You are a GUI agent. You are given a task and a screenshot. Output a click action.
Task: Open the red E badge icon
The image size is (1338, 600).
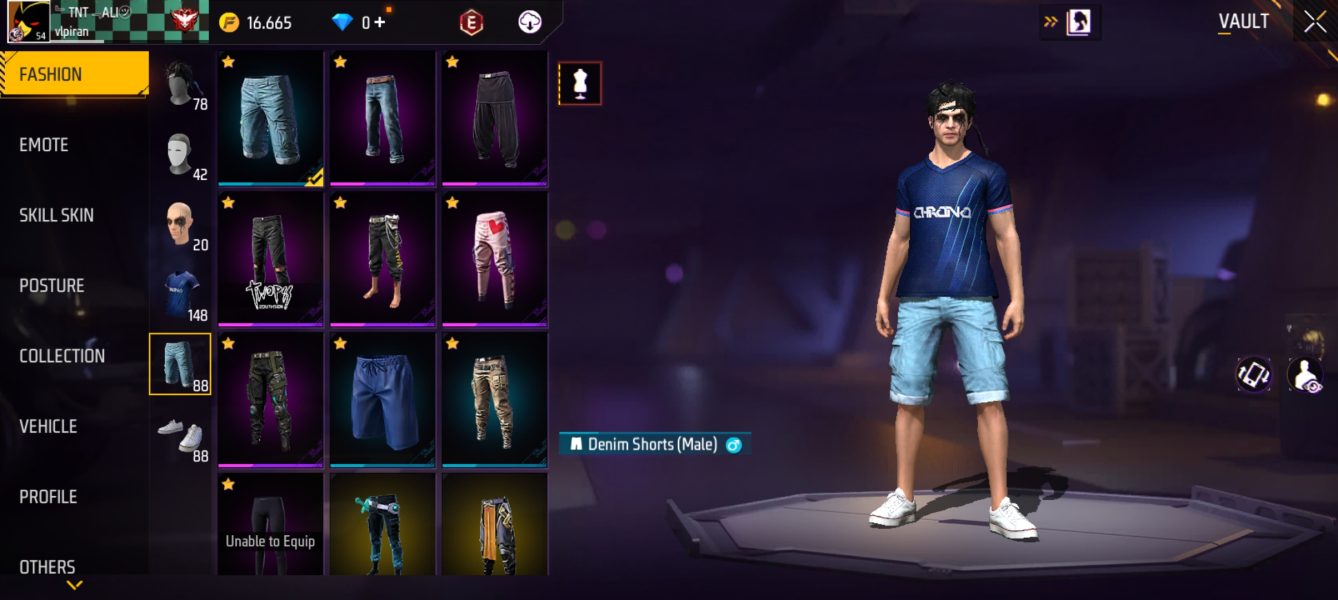[471, 22]
